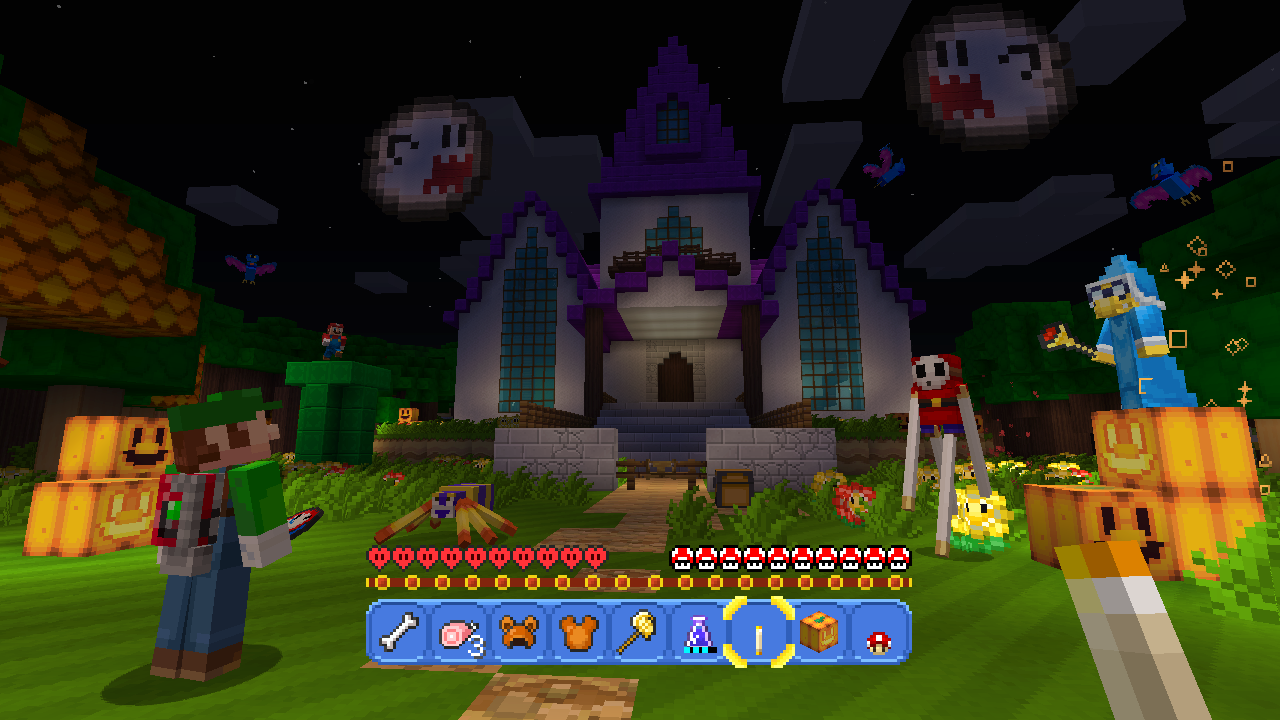
Task: Open the chest beside the path
Action: (x=733, y=487)
